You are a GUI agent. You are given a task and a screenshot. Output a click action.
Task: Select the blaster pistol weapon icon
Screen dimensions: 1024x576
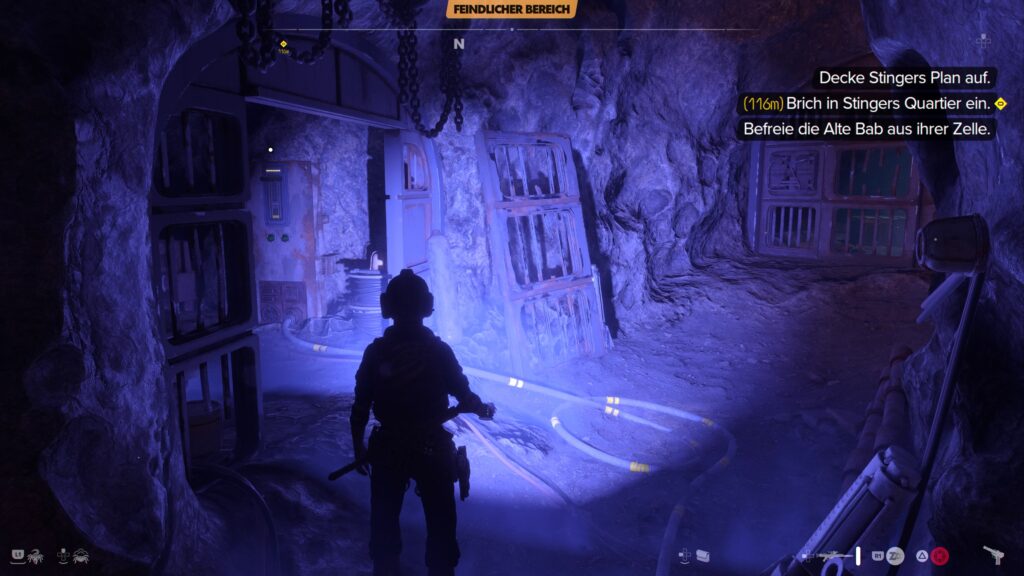click(994, 554)
